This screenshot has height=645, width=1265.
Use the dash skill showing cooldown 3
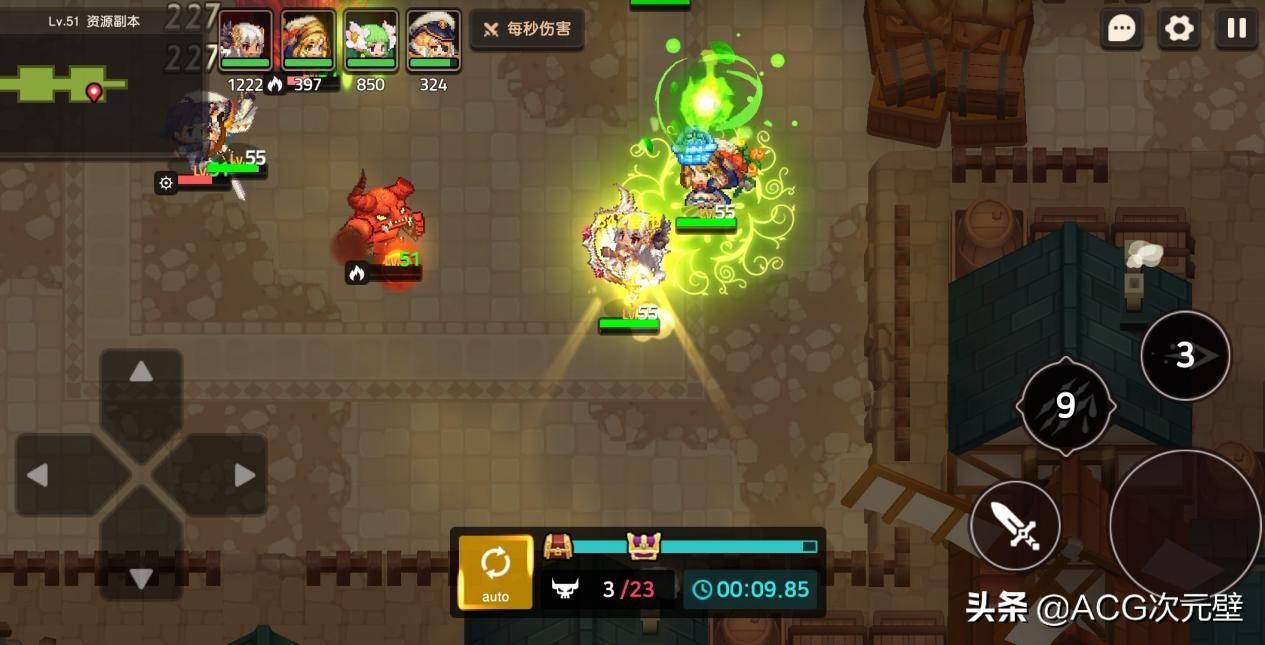tap(1185, 355)
